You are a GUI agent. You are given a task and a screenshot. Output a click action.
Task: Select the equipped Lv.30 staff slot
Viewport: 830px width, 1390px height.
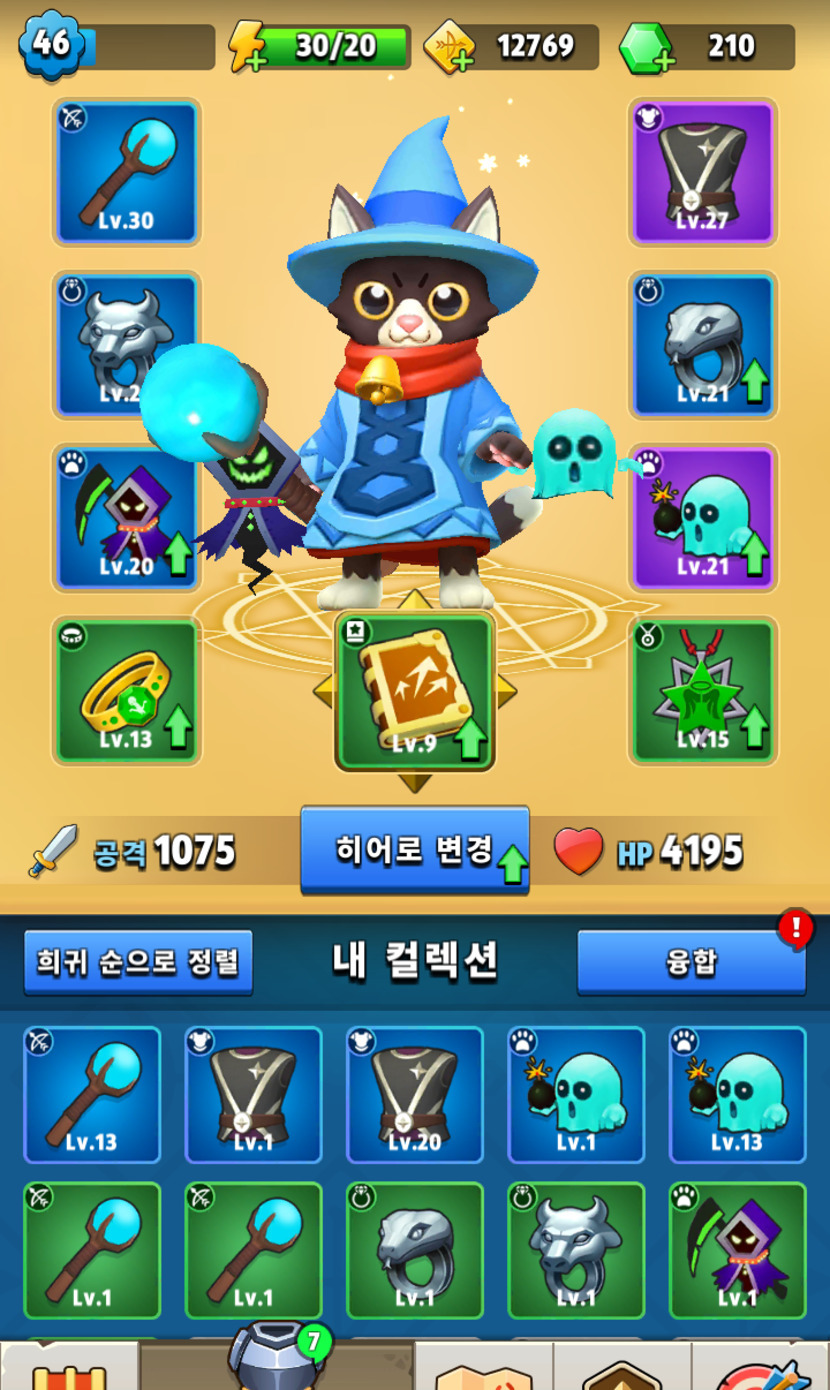point(127,171)
